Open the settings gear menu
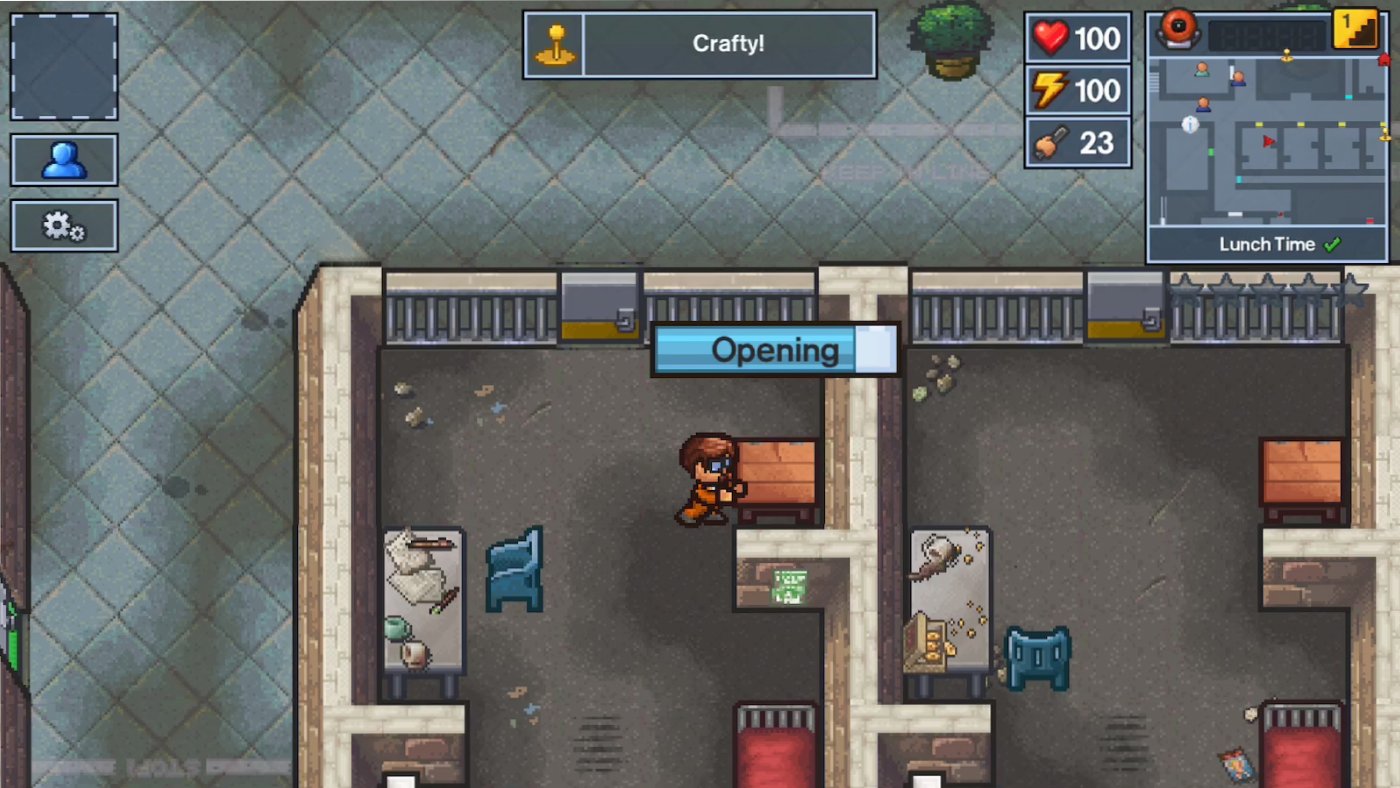This screenshot has height=788, width=1400. [64, 224]
